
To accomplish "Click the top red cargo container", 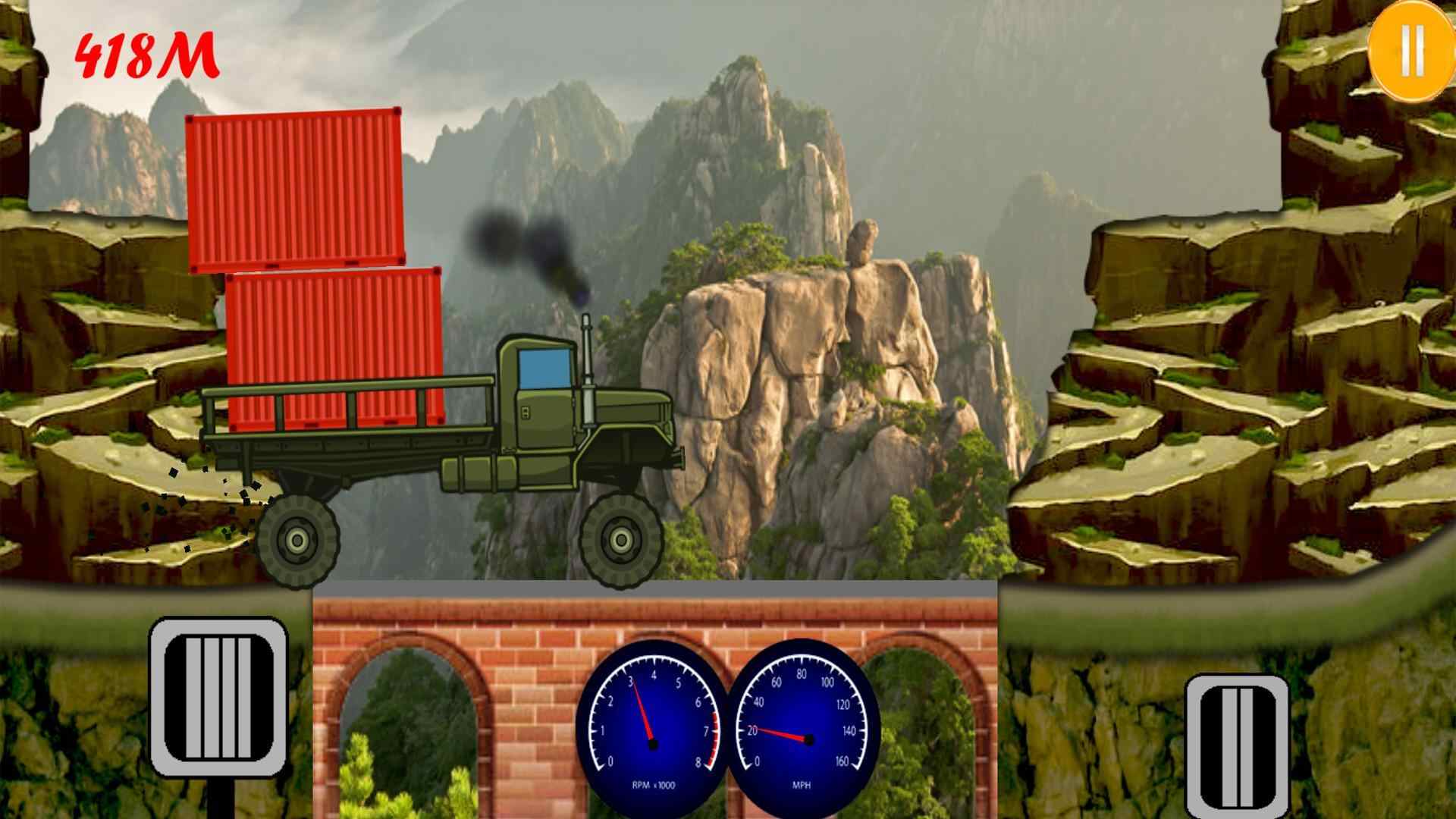I will (x=296, y=190).
